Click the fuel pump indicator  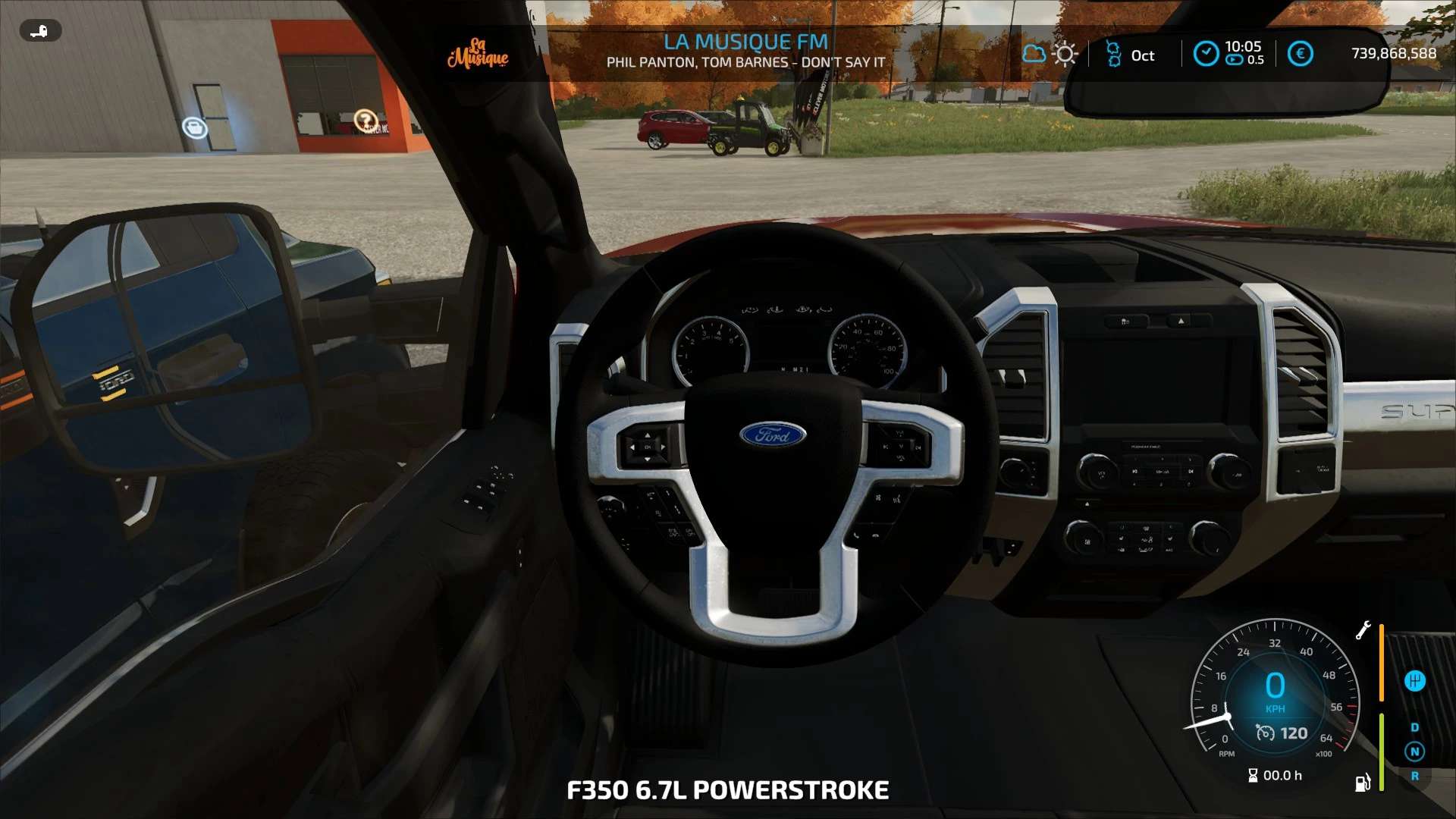click(1363, 782)
